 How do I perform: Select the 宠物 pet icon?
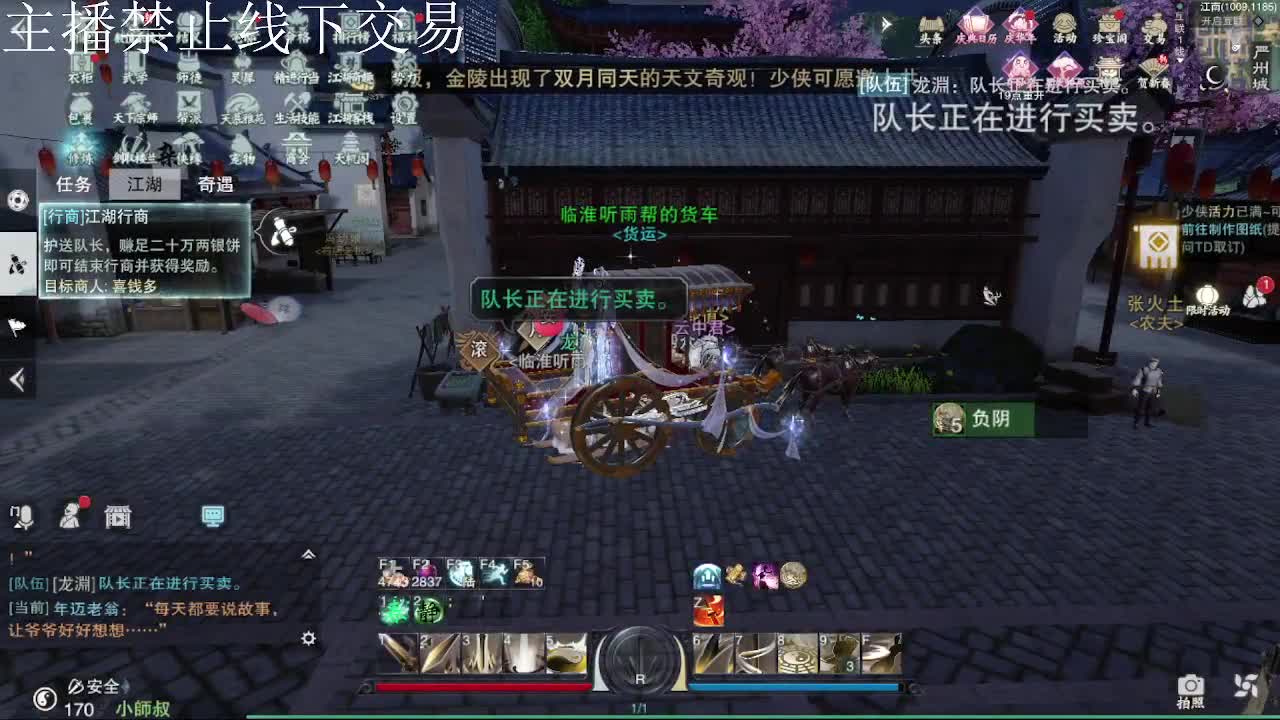pos(242,149)
